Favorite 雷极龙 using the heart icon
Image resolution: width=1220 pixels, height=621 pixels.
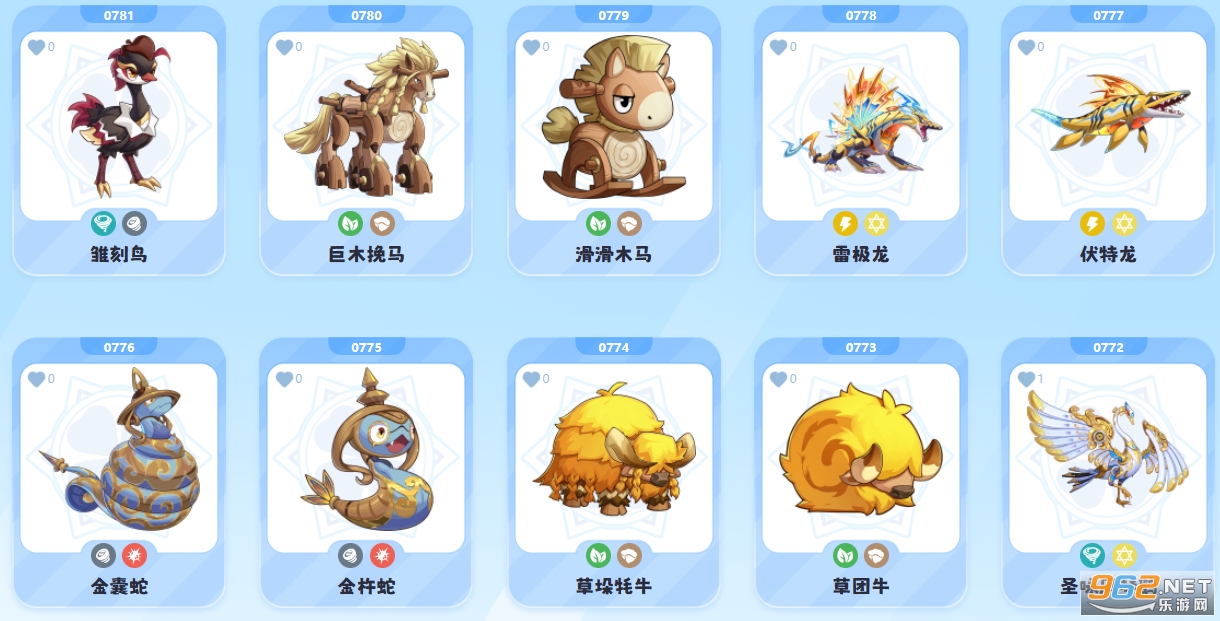(x=778, y=47)
